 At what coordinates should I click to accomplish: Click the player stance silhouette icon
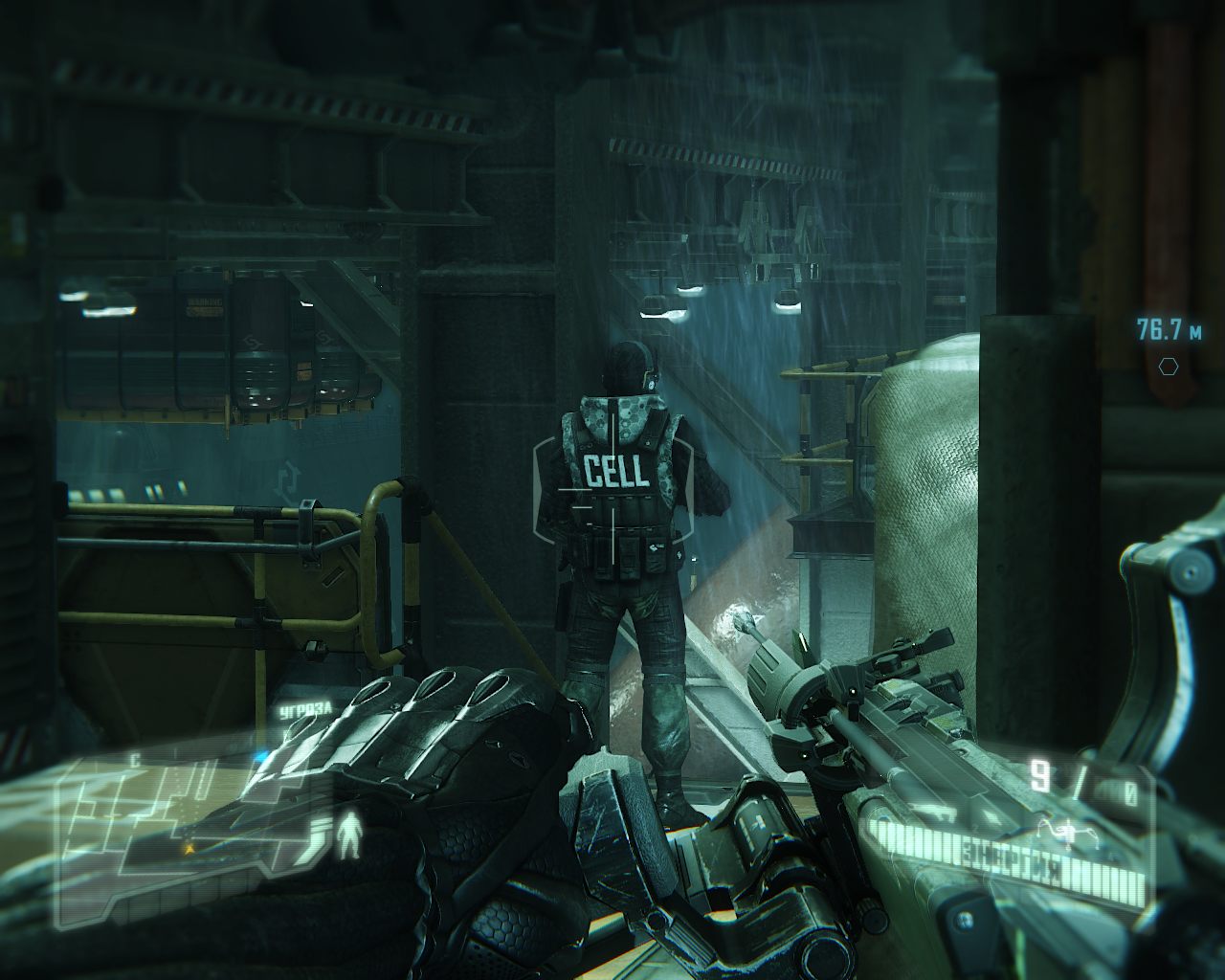click(351, 834)
